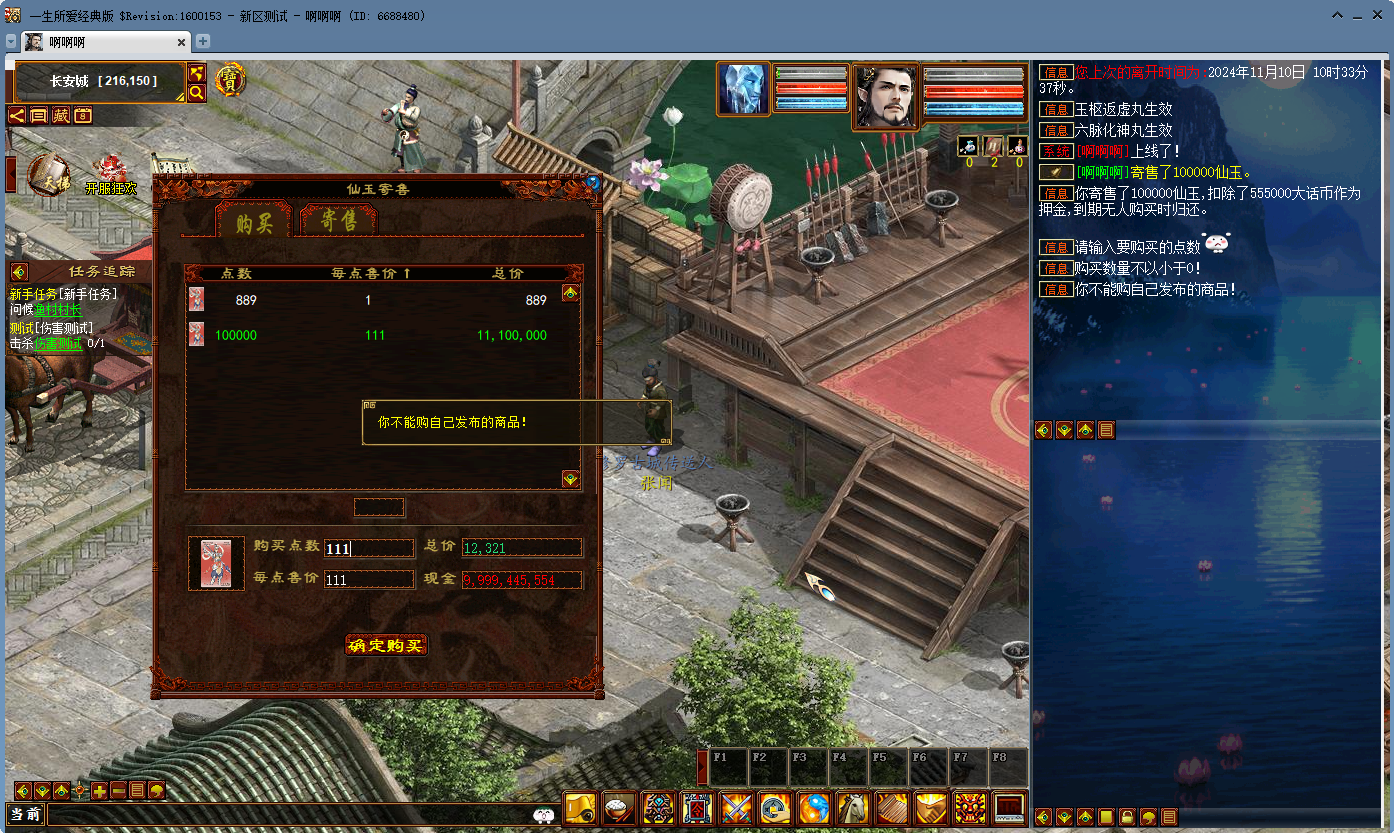Click the magnifier search button by the map
Image resolution: width=1394 pixels, height=833 pixels.
(197, 92)
